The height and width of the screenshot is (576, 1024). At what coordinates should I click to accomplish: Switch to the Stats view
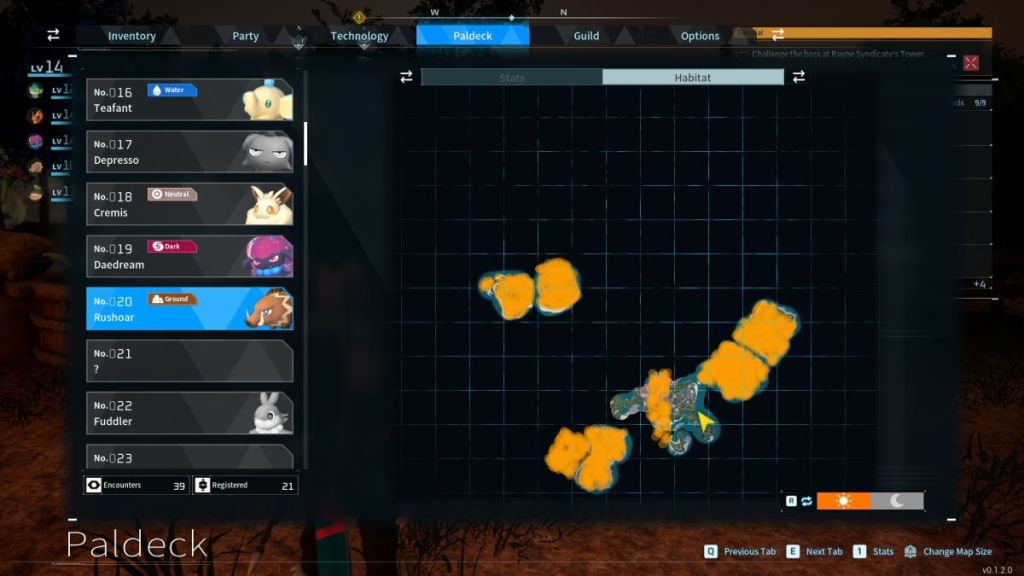(x=511, y=77)
